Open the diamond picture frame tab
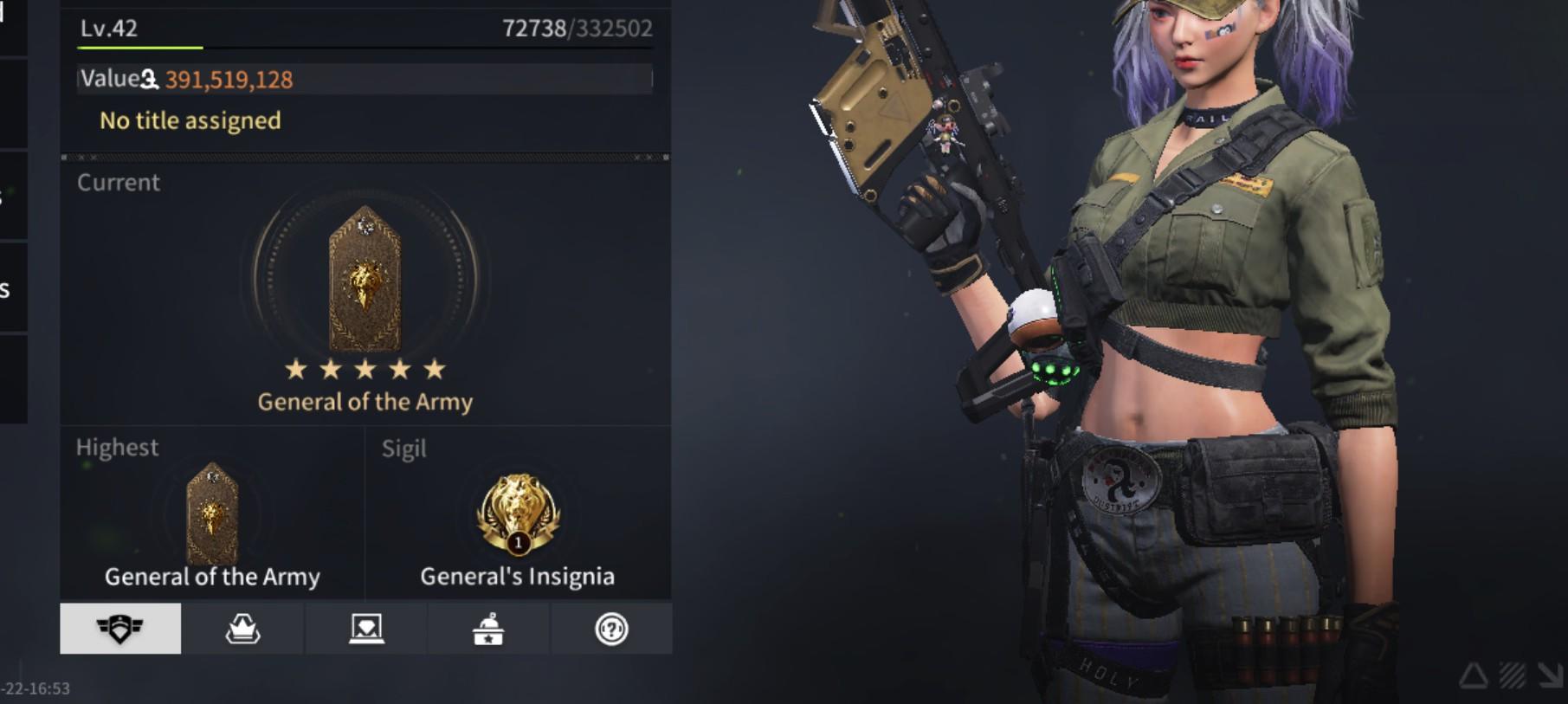The width and height of the screenshot is (1568, 704). (x=365, y=629)
